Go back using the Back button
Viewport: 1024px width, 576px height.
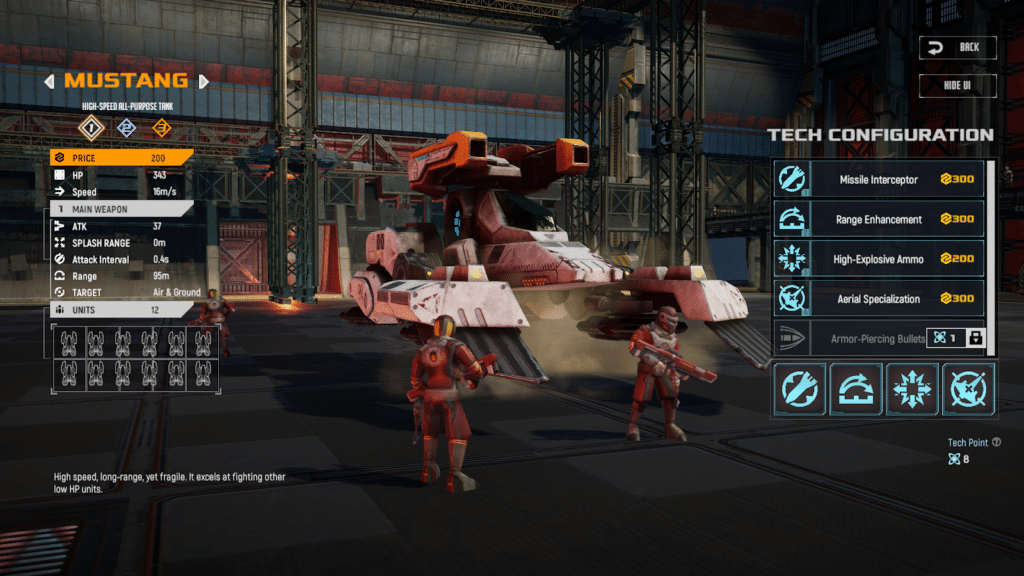[x=958, y=47]
